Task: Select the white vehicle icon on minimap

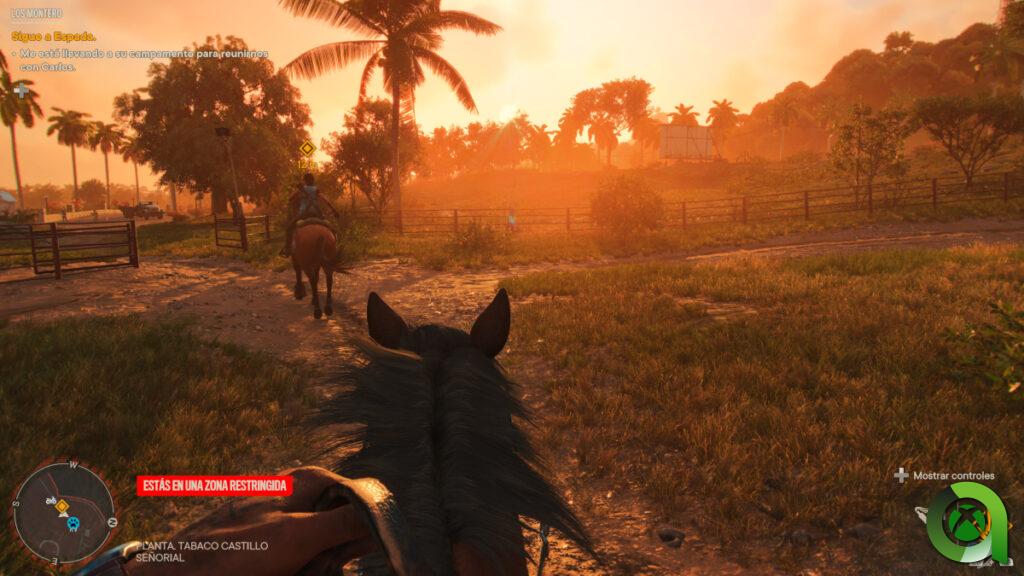Action: (x=50, y=500)
